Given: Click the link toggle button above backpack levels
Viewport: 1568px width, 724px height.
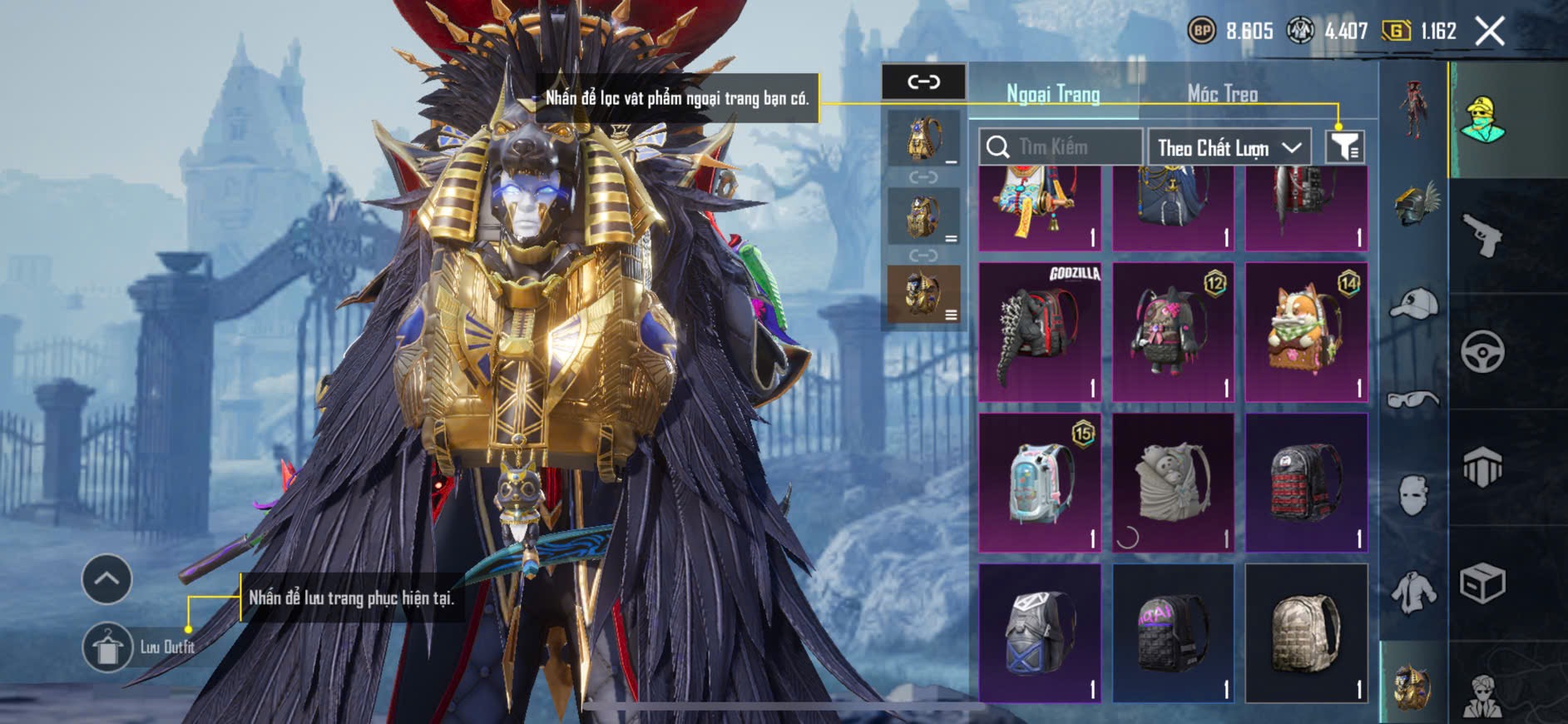Looking at the screenshot, I should click(923, 82).
